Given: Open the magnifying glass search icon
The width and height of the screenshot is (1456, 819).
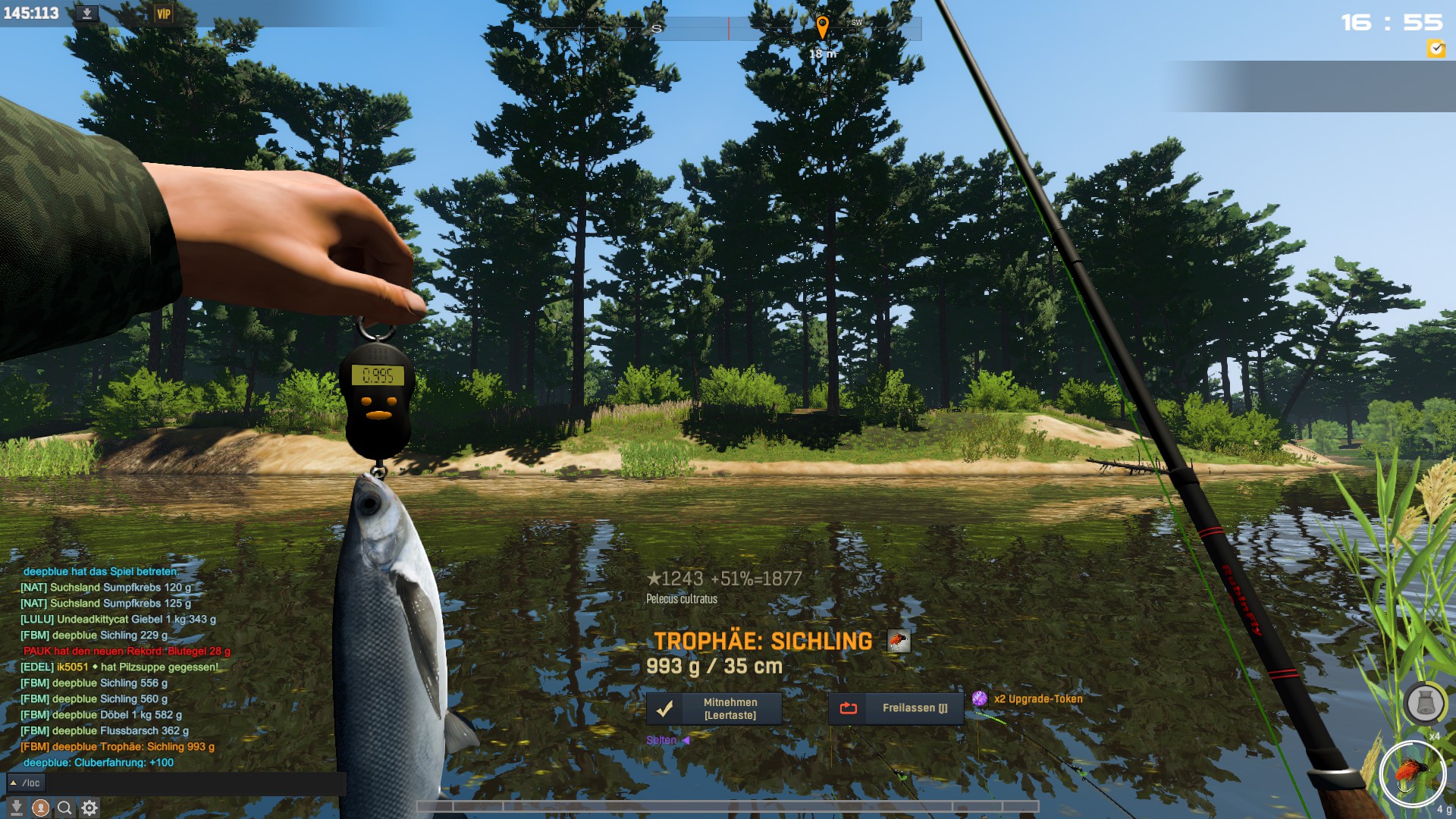Looking at the screenshot, I should tap(65, 808).
